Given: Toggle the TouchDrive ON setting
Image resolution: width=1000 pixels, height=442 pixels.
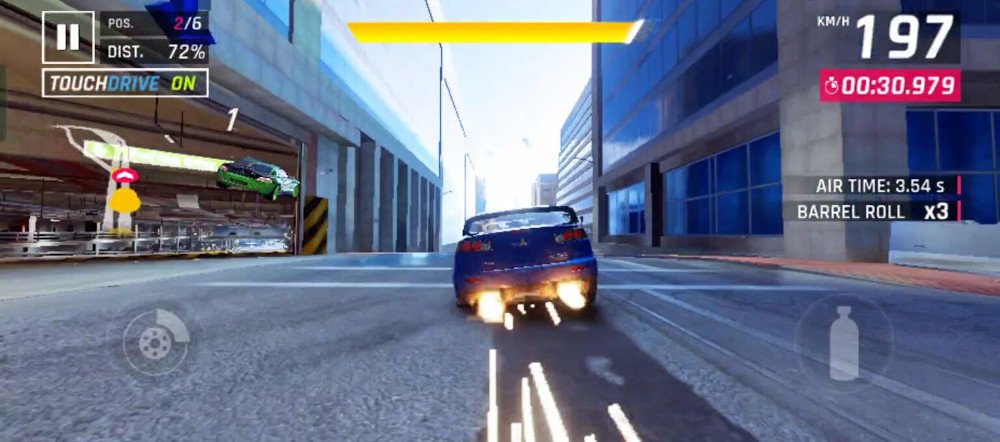Looking at the screenshot, I should pyautogui.click(x=125, y=83).
